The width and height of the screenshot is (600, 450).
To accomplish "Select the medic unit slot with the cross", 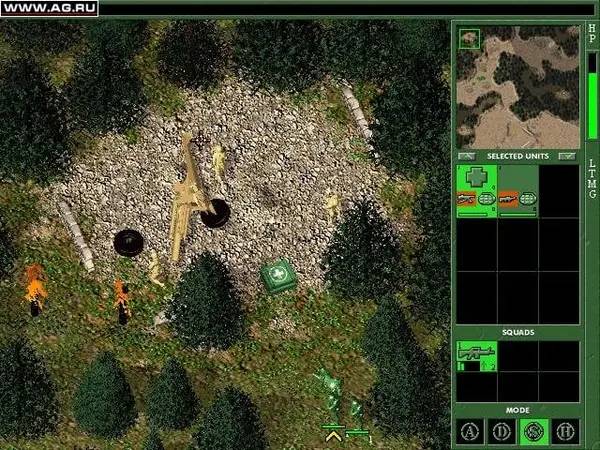I will click(x=476, y=190).
